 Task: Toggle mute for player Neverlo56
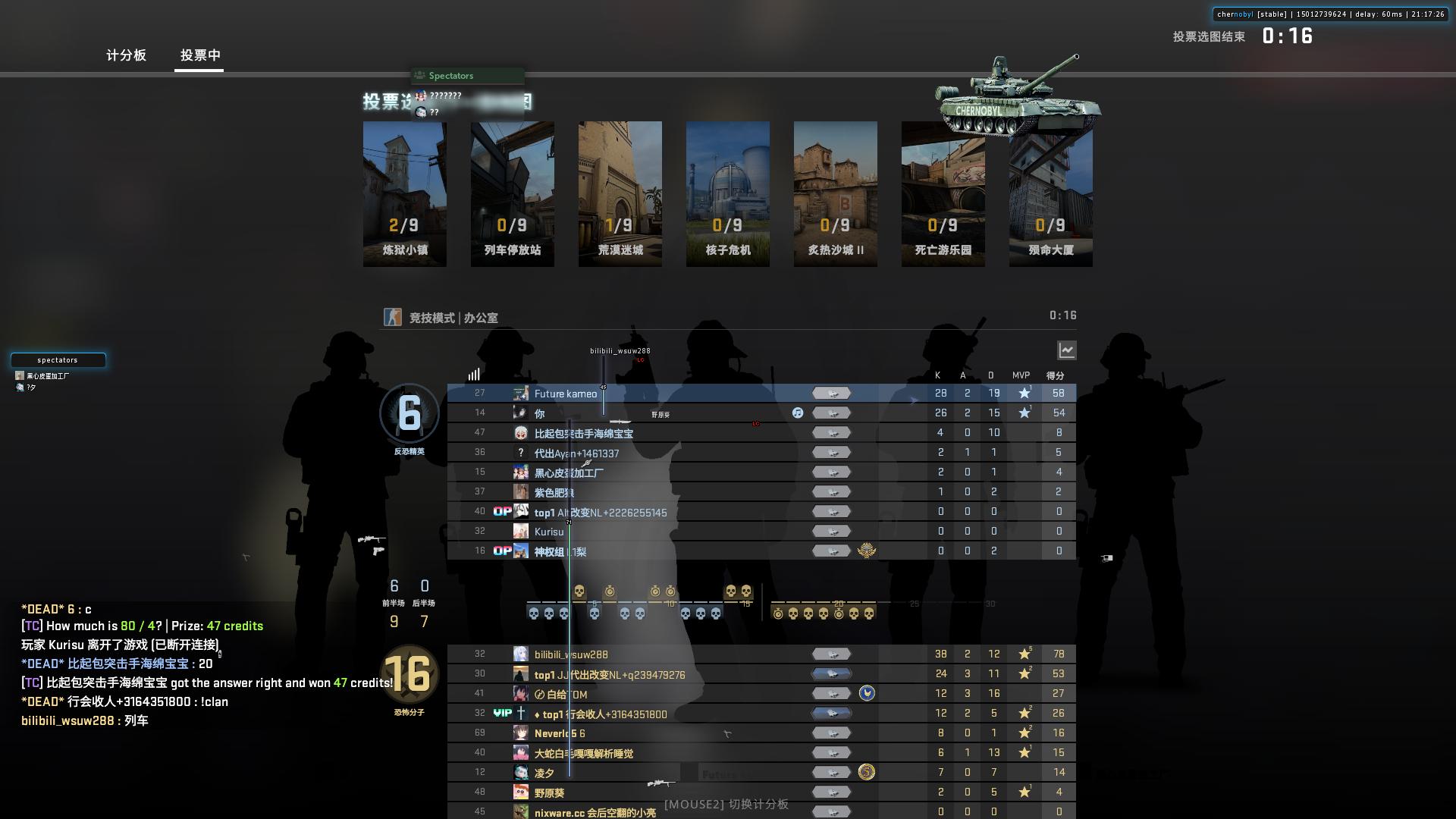[x=832, y=733]
